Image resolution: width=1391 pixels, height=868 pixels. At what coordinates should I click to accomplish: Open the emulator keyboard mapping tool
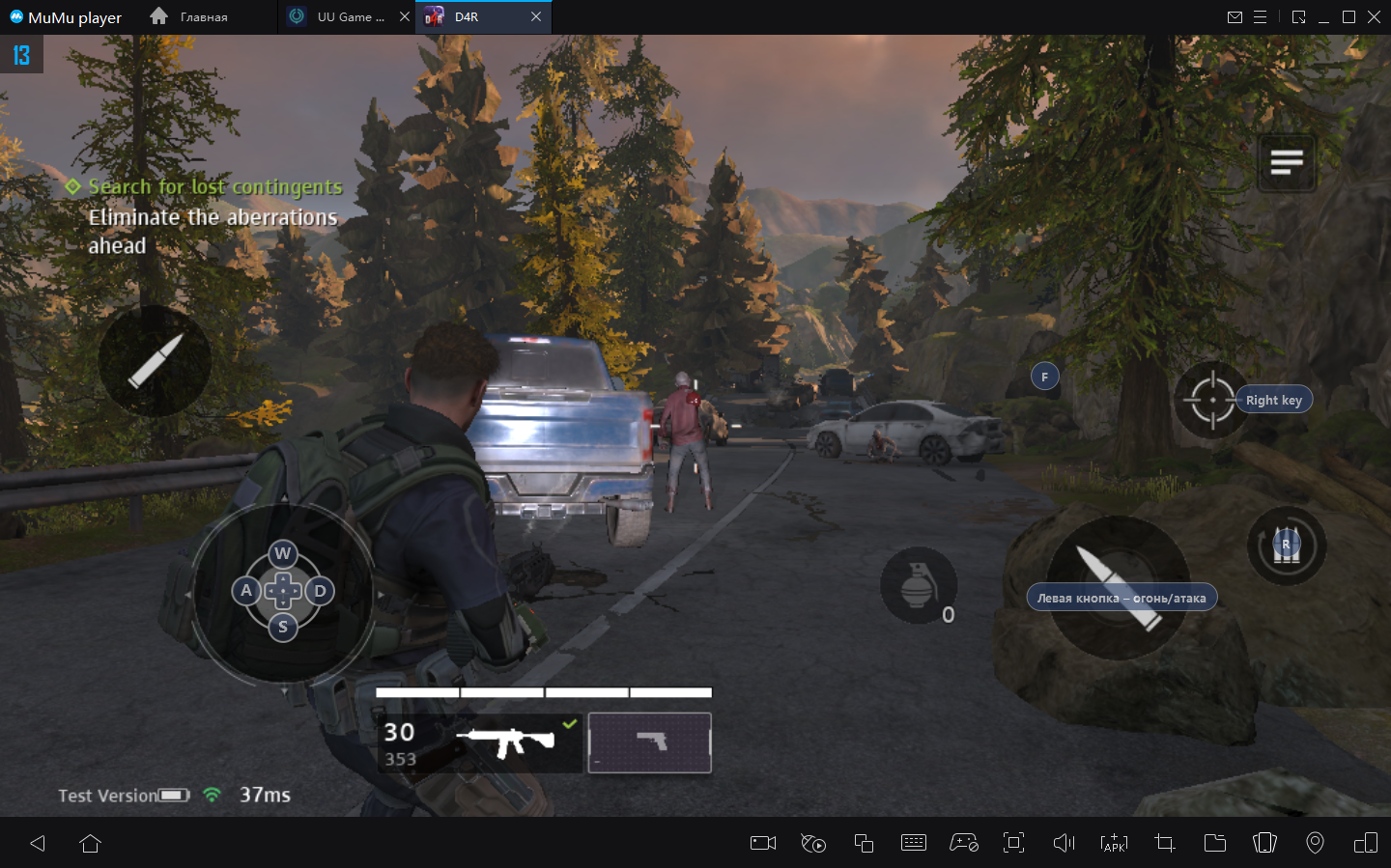[x=913, y=843]
